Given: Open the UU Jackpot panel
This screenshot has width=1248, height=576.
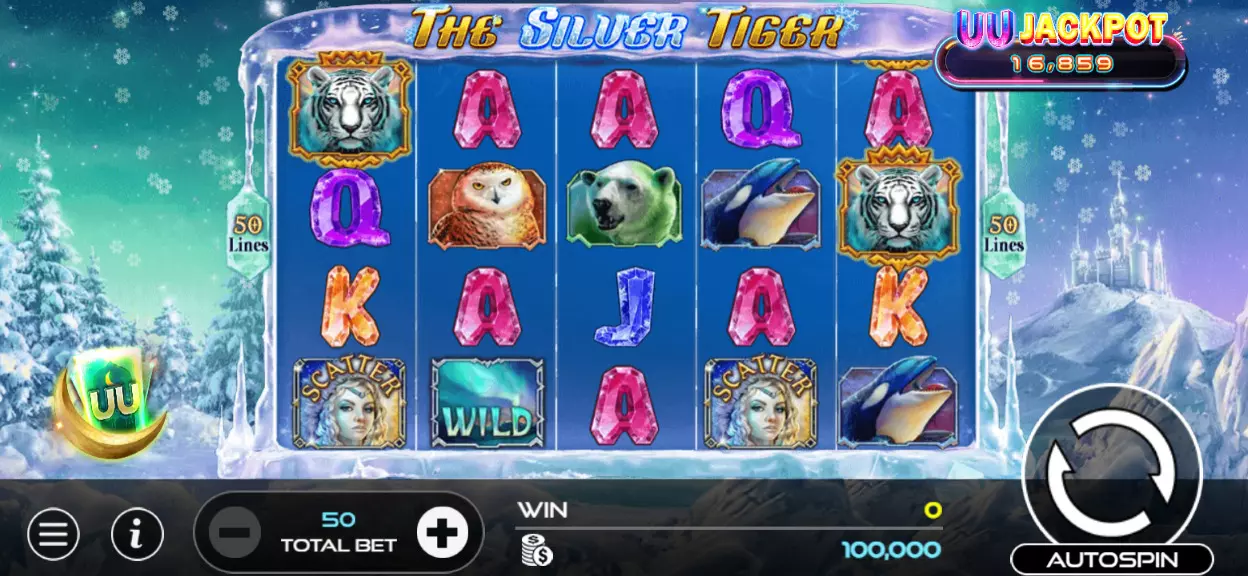Looking at the screenshot, I should [x=1061, y=48].
